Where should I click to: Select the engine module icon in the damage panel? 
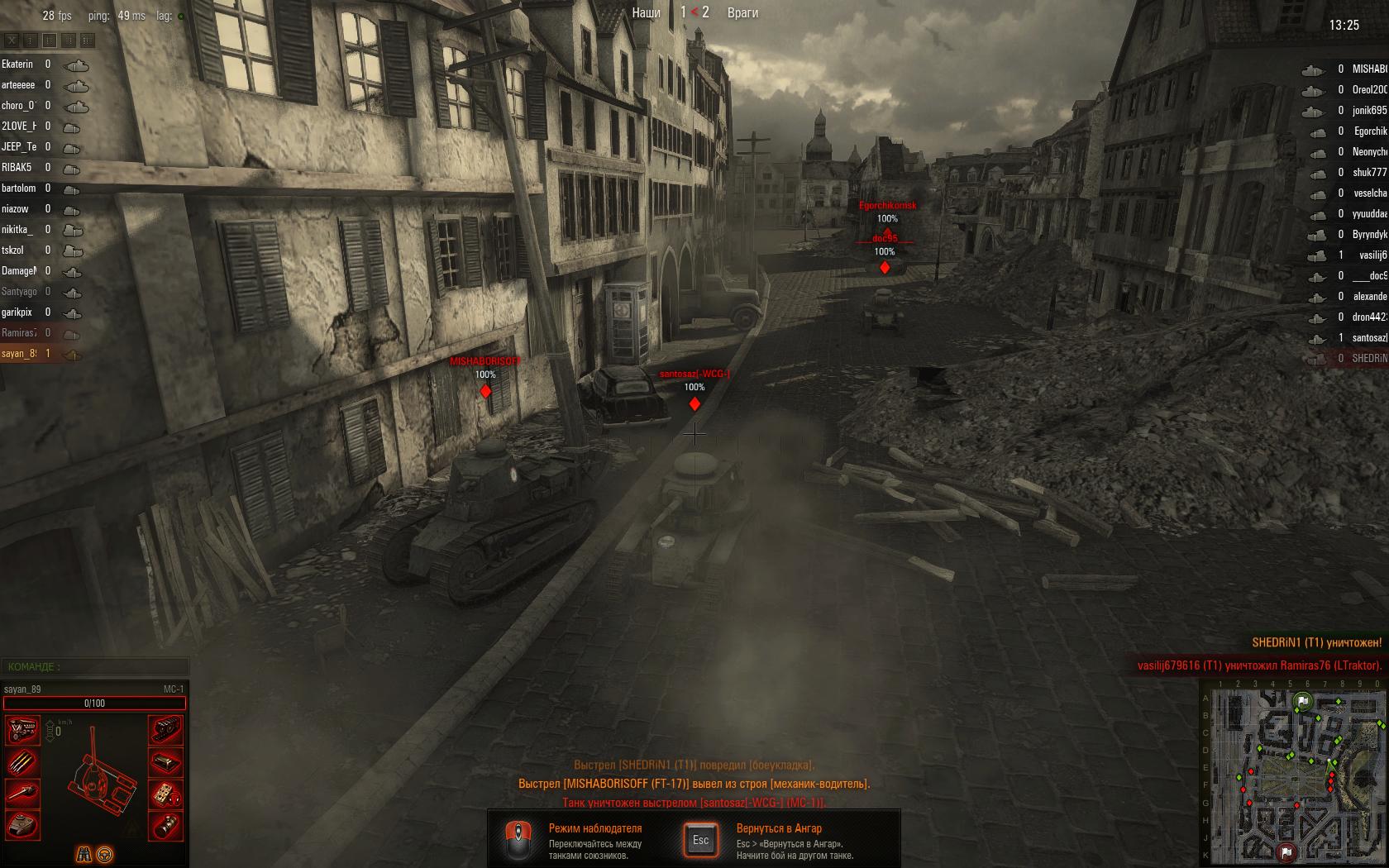23,731
